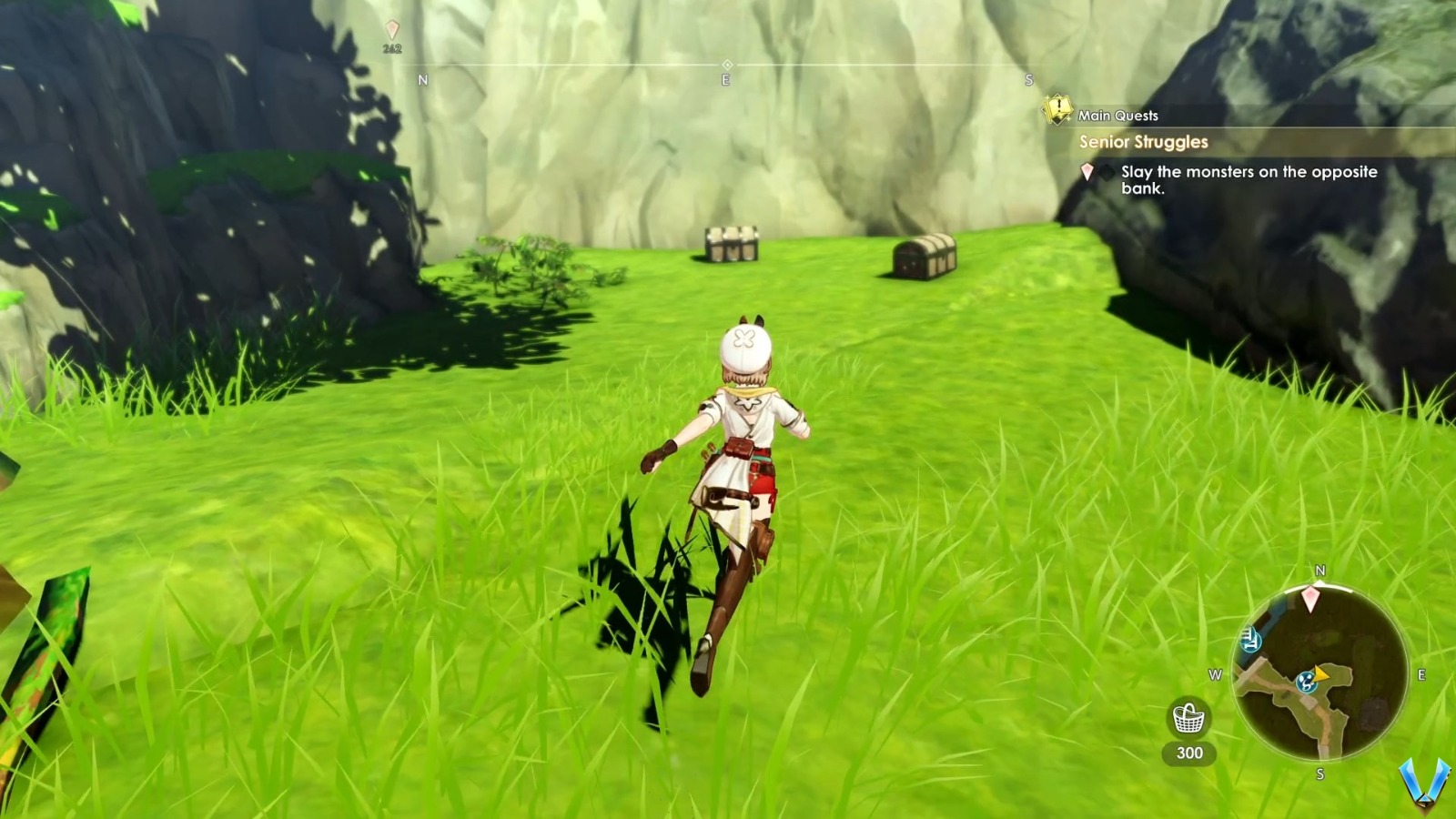The image size is (1456, 819).
Task: Select the basket gathering icon above the 300 counter
Action: click(1188, 717)
